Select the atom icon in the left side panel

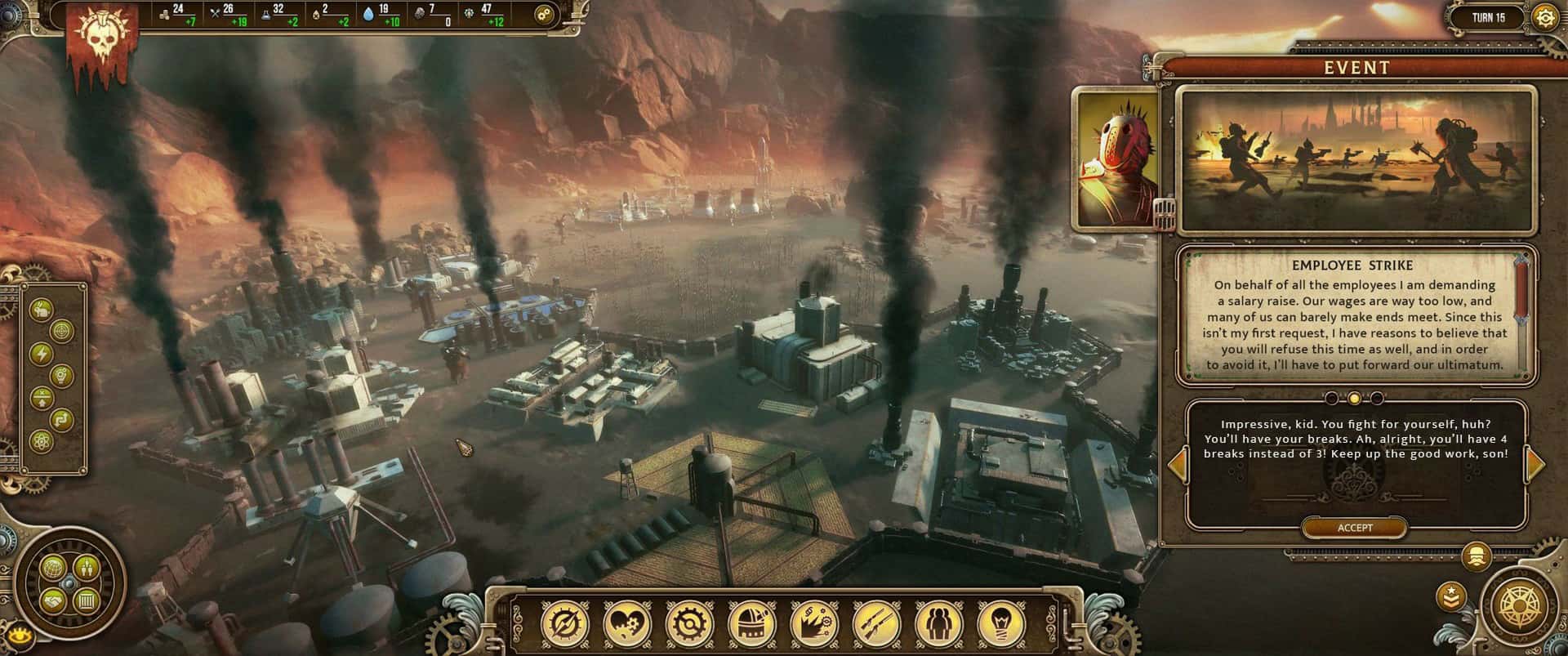41,441
